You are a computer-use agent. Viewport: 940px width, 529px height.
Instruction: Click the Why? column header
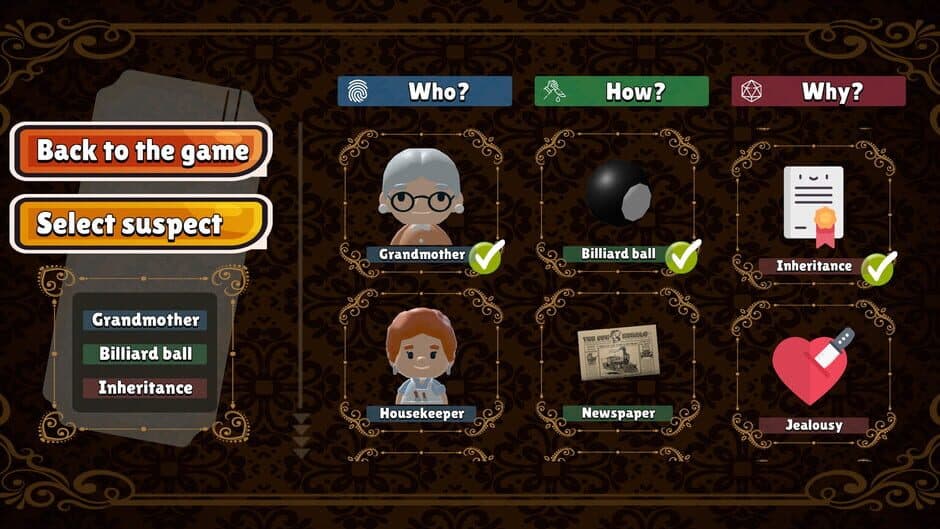[818, 92]
